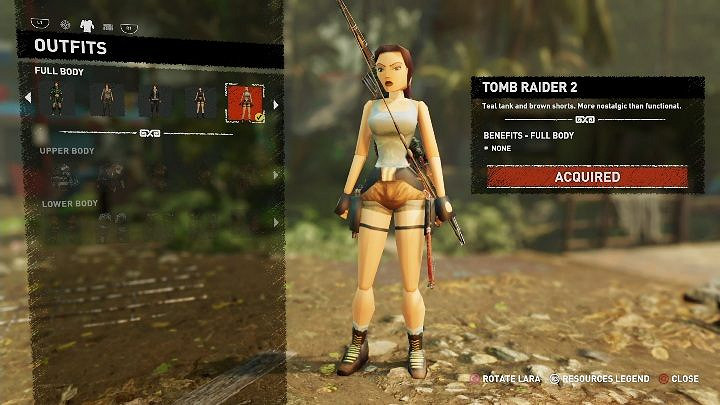Open the shirt-icon Outfits tab
This screenshot has width=720, height=405.
[86, 25]
